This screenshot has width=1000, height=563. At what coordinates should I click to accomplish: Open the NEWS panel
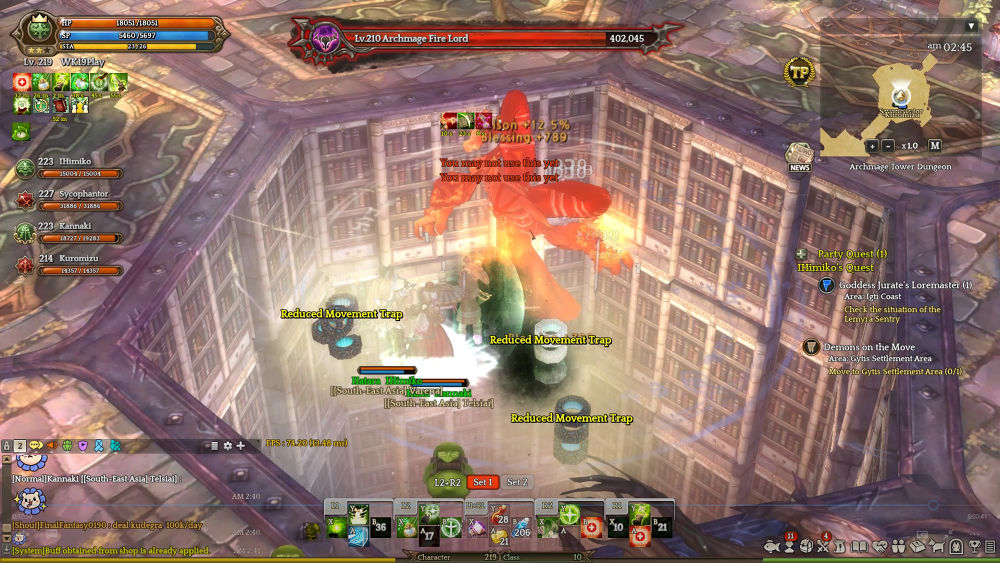799,155
